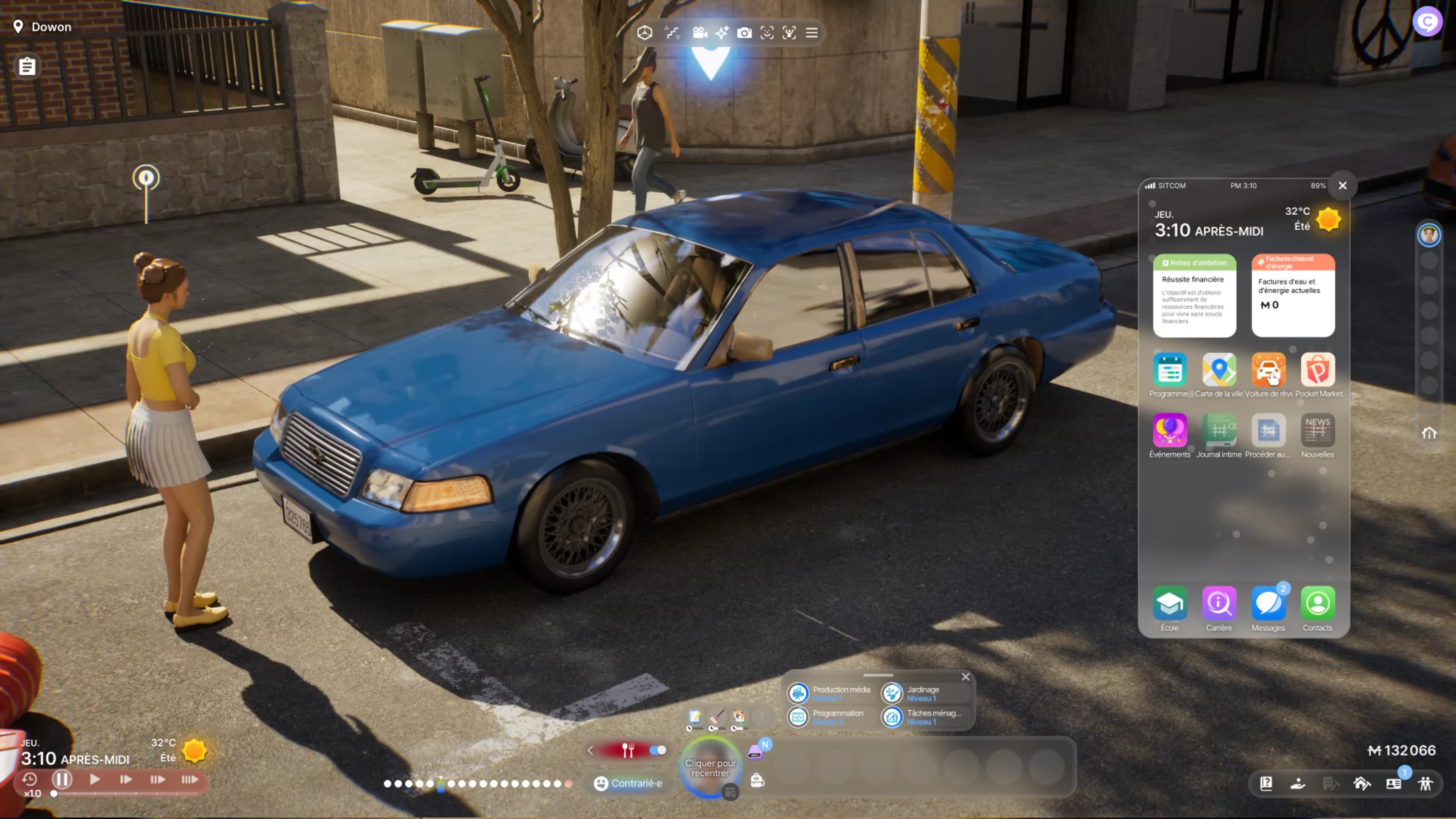
Task: Open the Nouvelles news app
Action: point(1318,431)
